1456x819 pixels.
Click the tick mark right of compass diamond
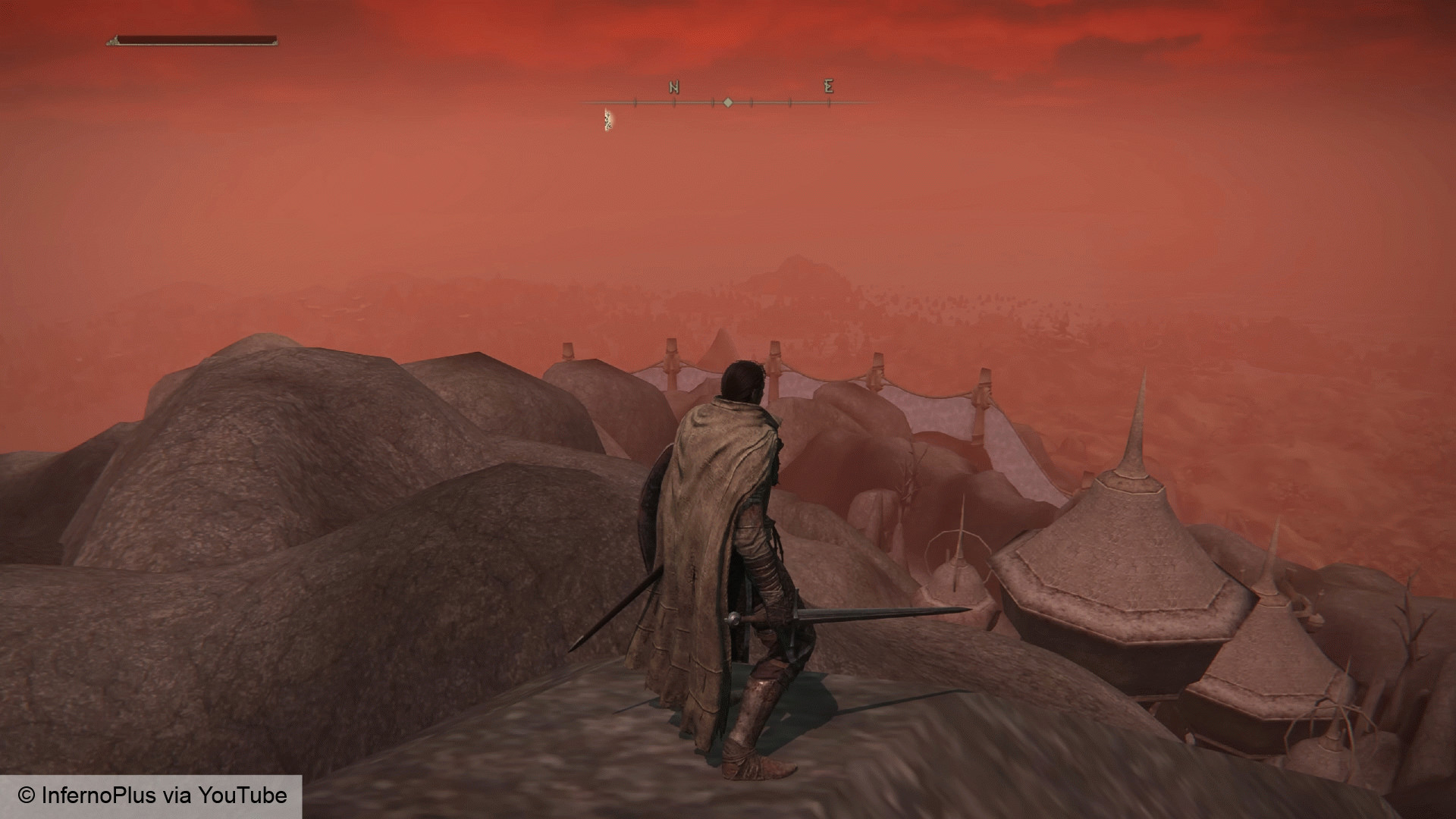752,102
